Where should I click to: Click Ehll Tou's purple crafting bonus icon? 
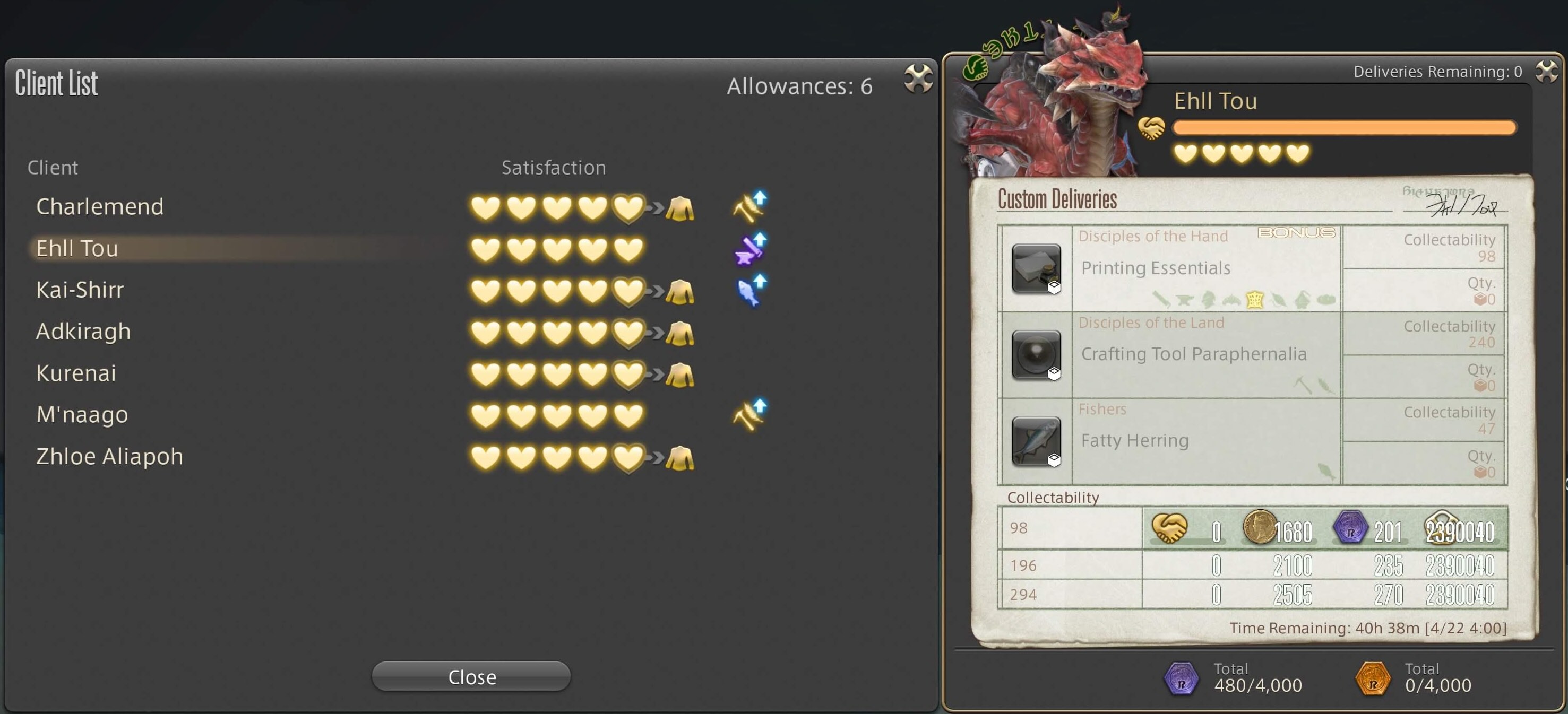pyautogui.click(x=751, y=248)
